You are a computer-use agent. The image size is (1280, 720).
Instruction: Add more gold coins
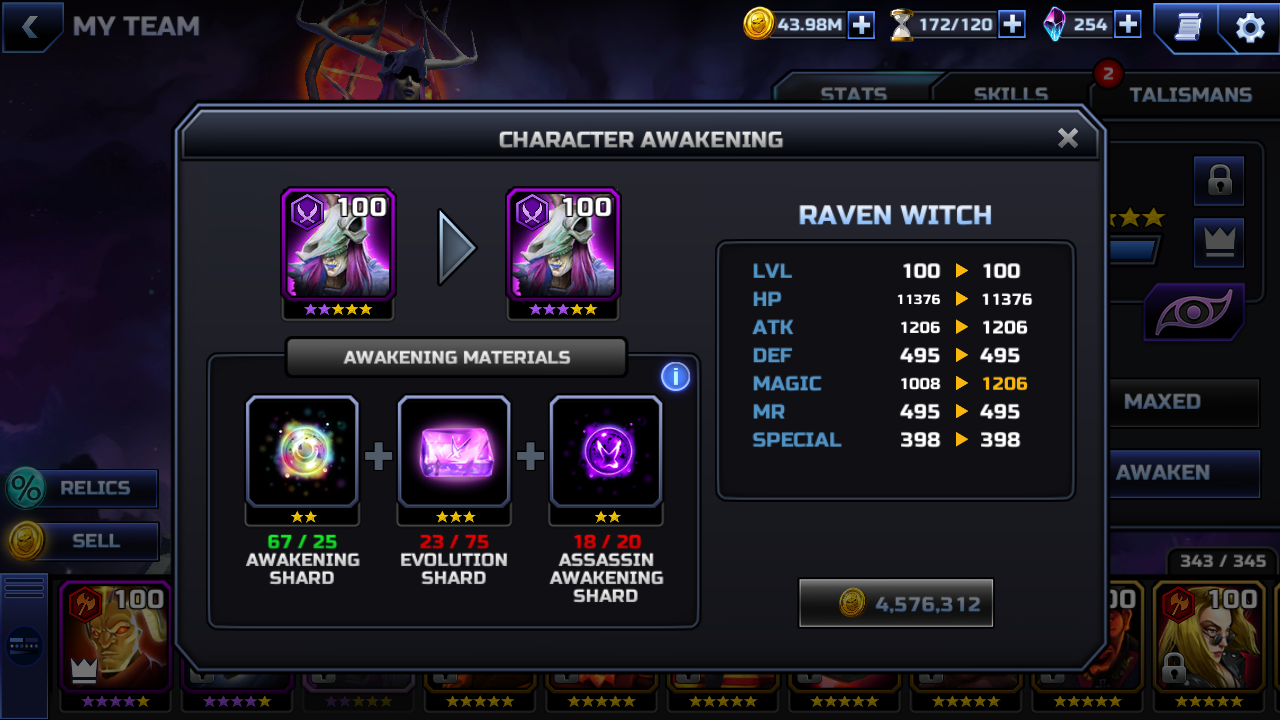tap(861, 25)
